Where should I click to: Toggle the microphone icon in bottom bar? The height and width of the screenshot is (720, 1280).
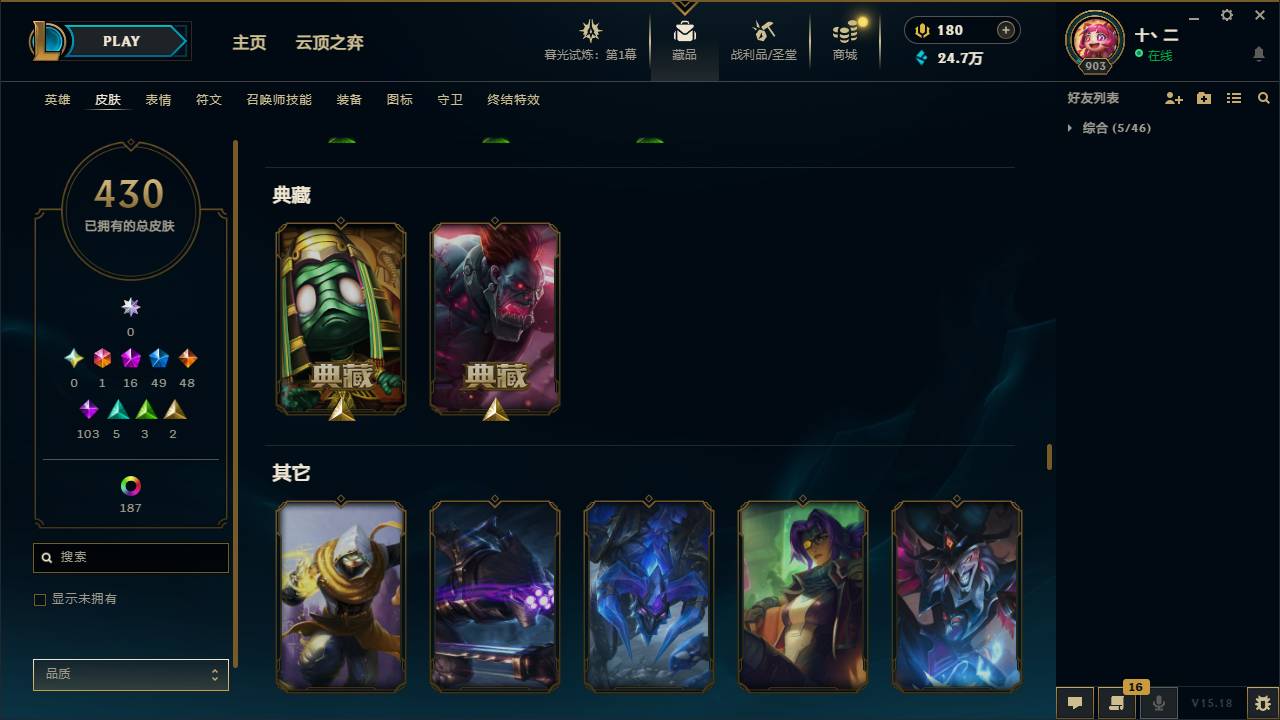1158,702
